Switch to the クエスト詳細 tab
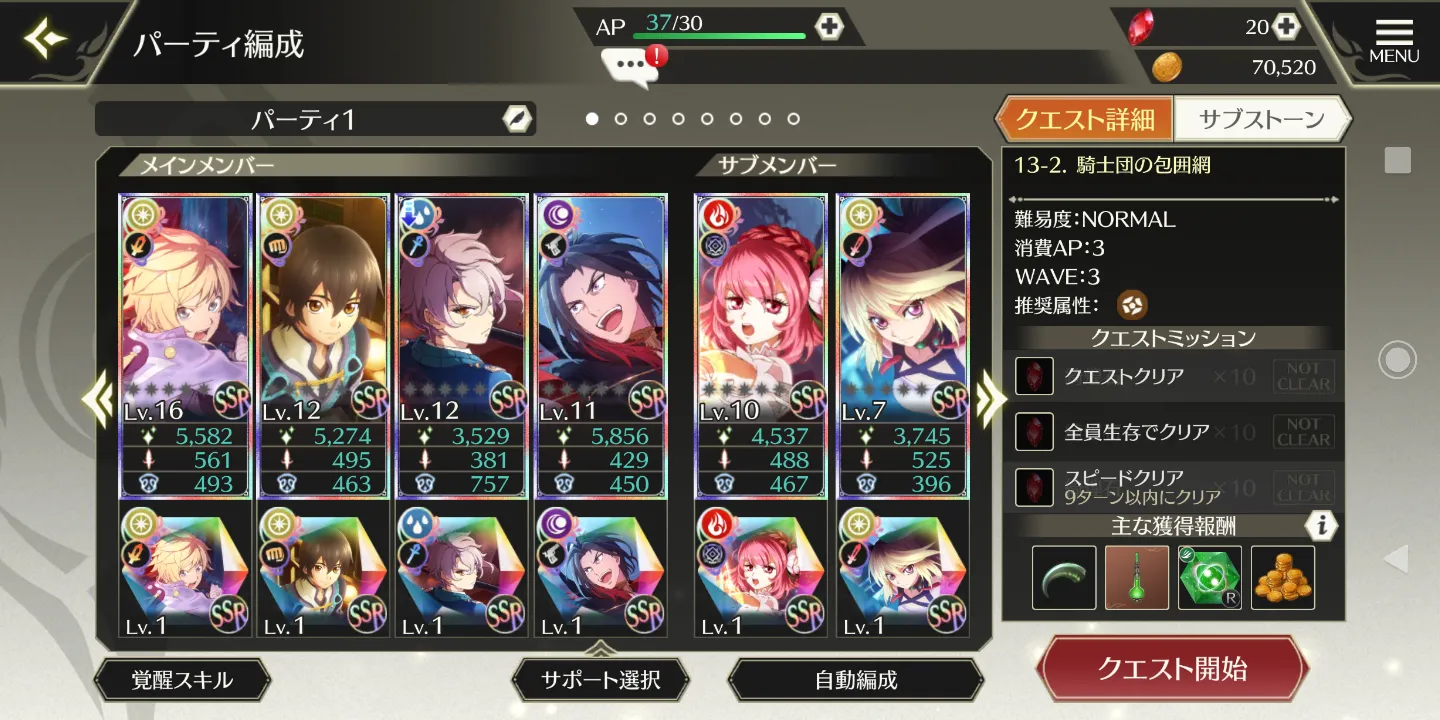 point(1084,120)
